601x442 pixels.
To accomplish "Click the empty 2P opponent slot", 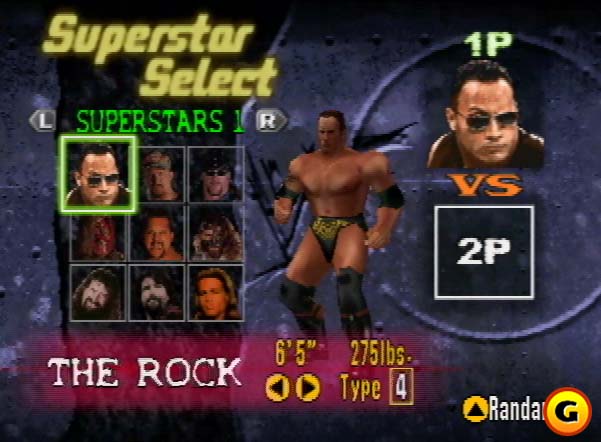I will 484,251.
